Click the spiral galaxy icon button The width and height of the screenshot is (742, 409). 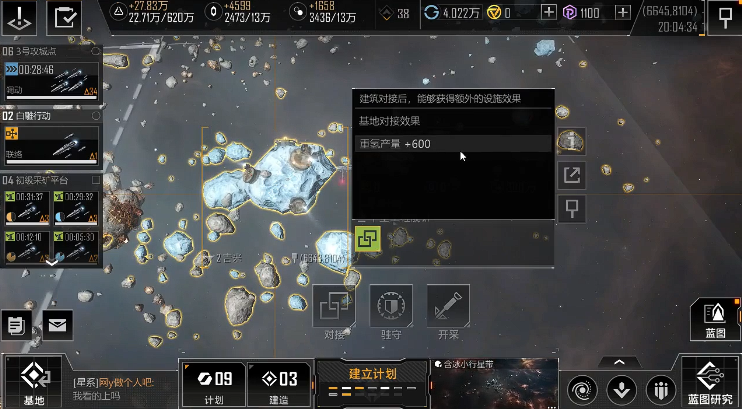[580, 388]
